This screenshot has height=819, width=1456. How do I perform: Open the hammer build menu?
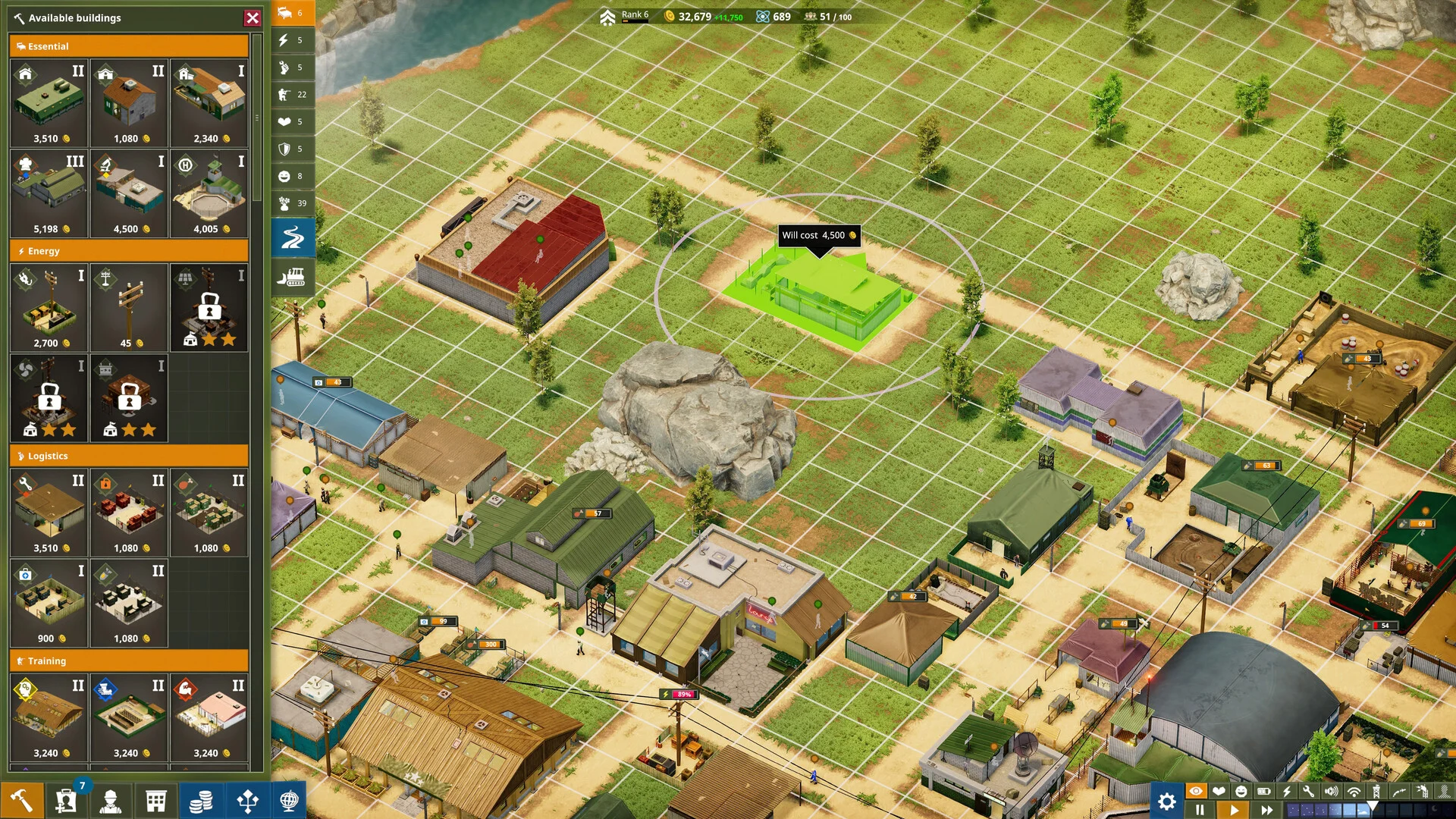pyautogui.click(x=21, y=800)
